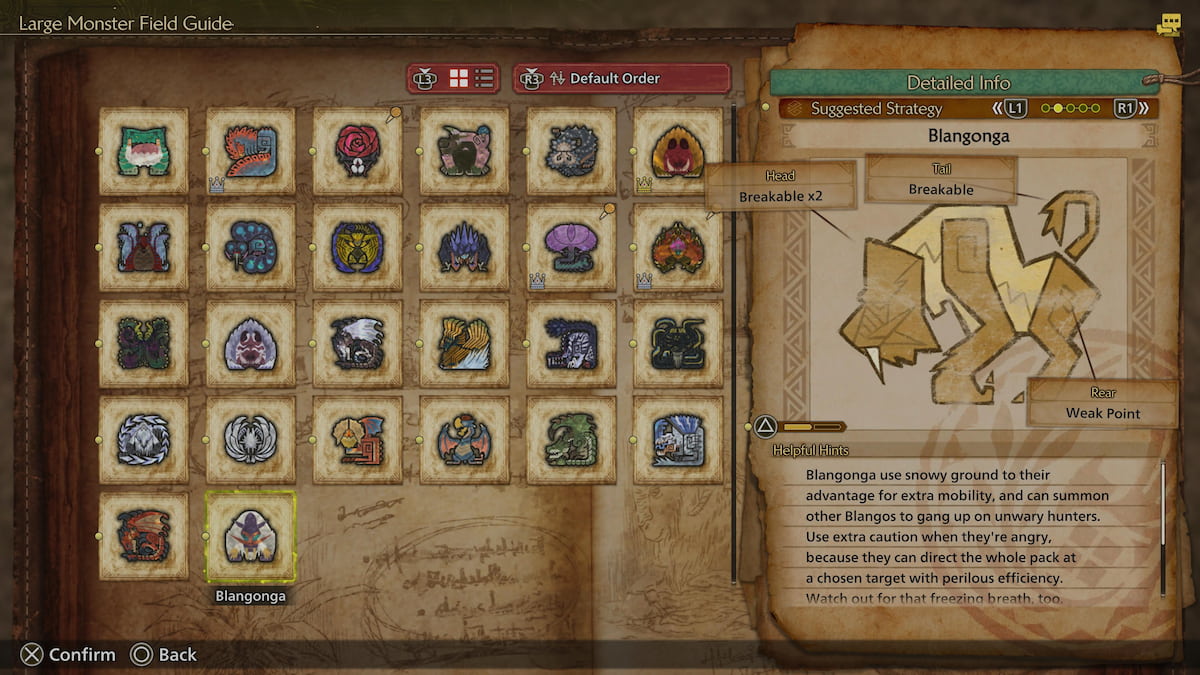Open the Default Order sort option
The height and width of the screenshot is (675, 1200).
pos(621,78)
